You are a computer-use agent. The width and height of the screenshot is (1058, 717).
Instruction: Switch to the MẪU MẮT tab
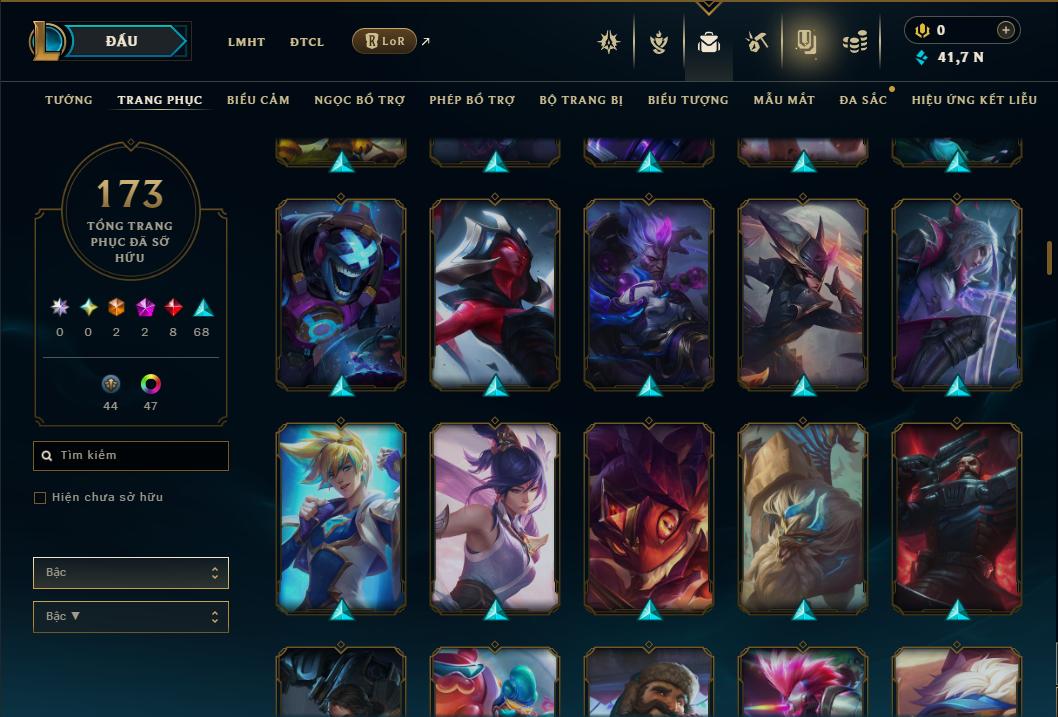[x=784, y=100]
